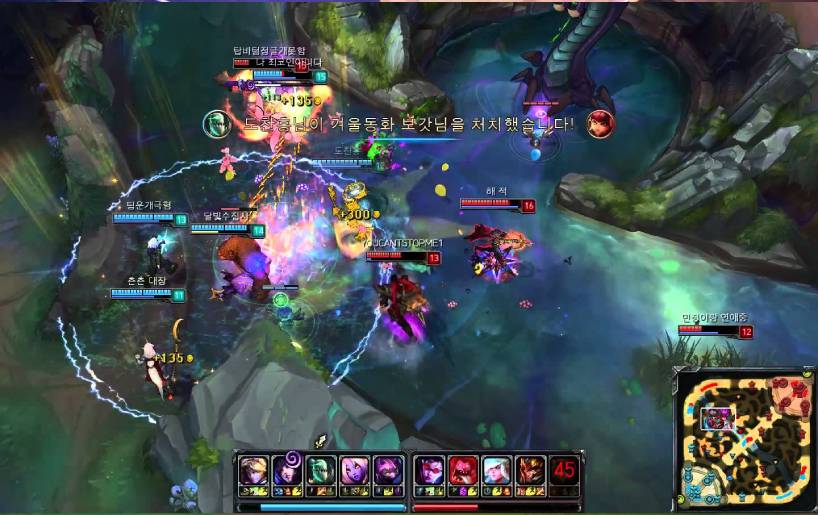This screenshot has height=515, width=818.
Task: Pick the pink-skinned champion portrait
Action: (354, 470)
